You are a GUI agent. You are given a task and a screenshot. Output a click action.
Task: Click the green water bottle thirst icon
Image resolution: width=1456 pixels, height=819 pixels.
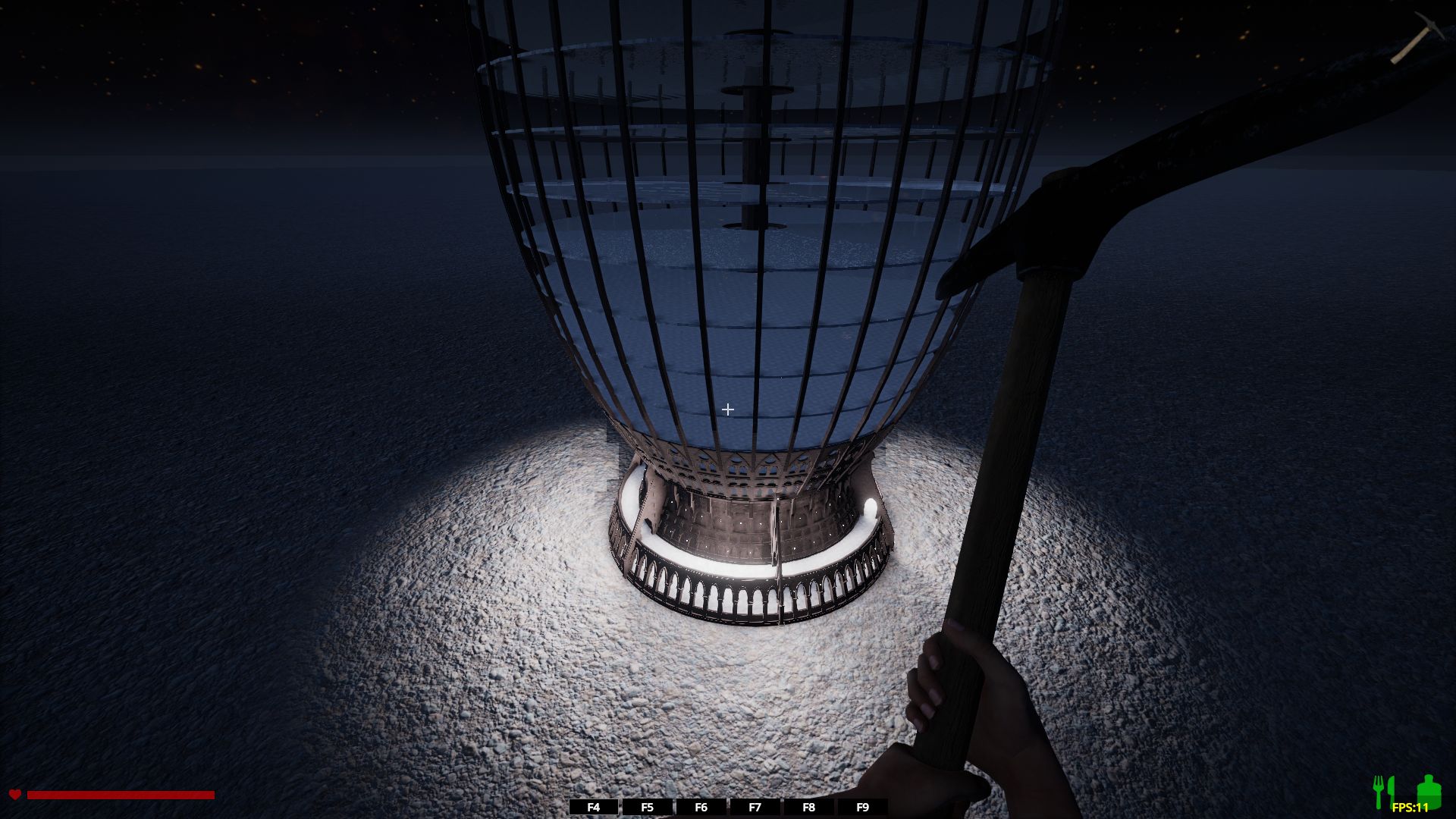[1427, 790]
